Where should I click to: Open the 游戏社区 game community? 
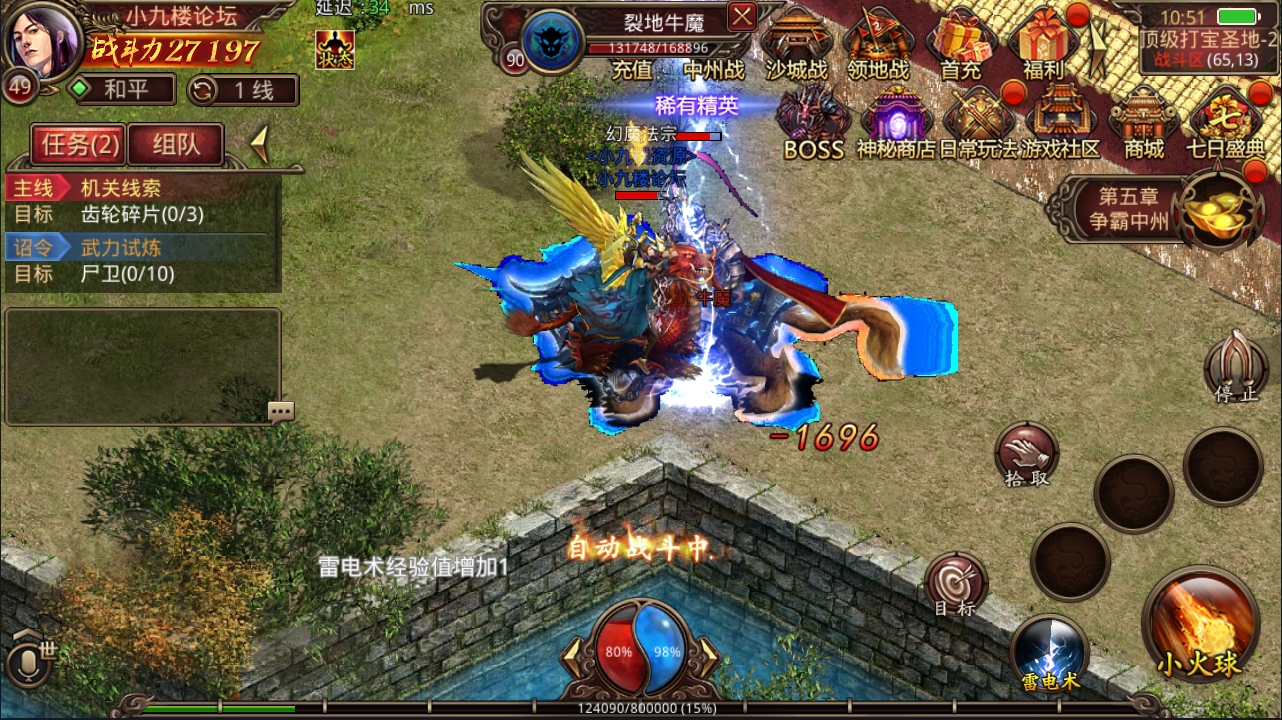(x=1061, y=120)
